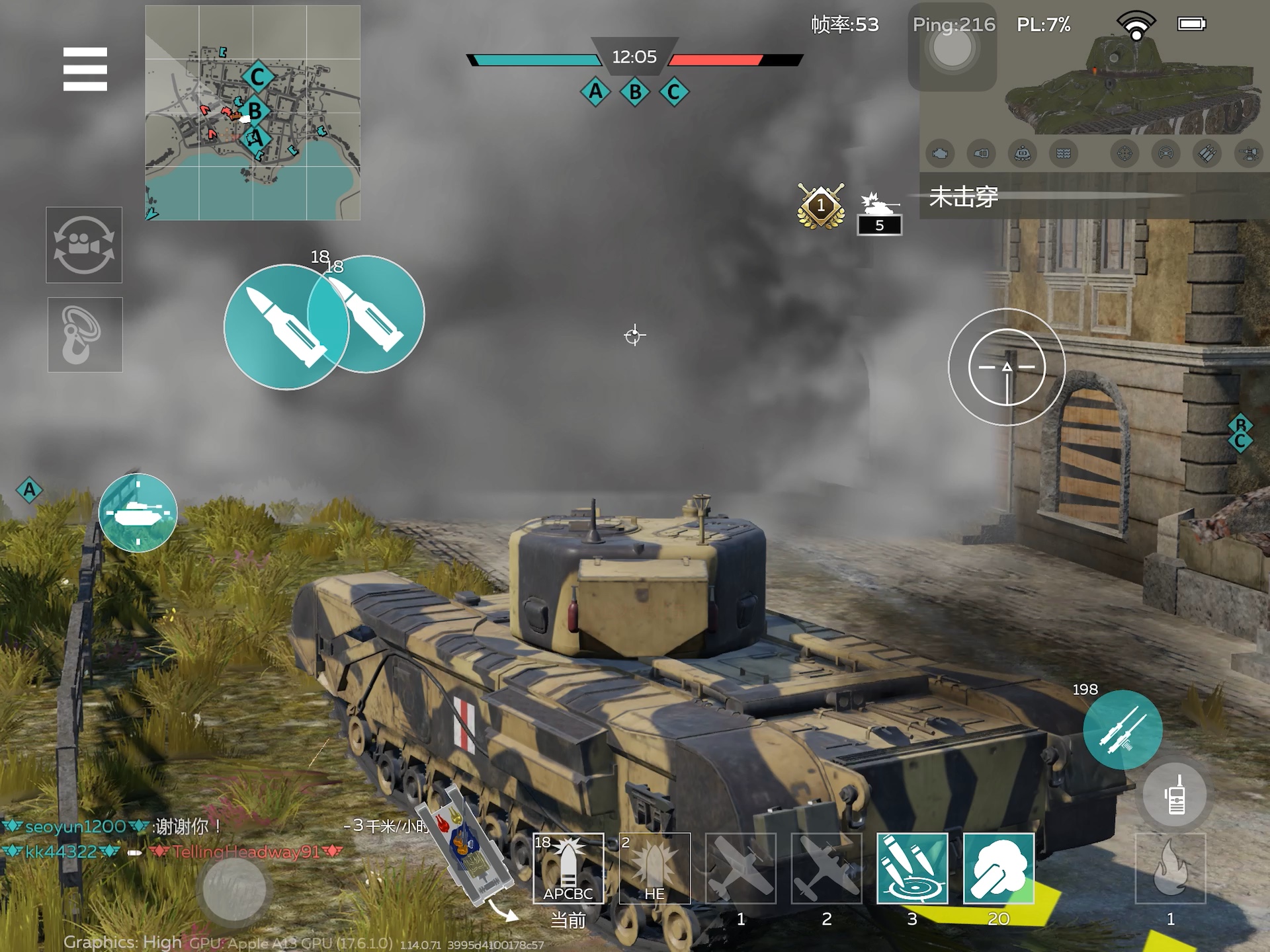This screenshot has width=1270, height=952.
Task: Tap the tow hook button
Action: click(85, 335)
